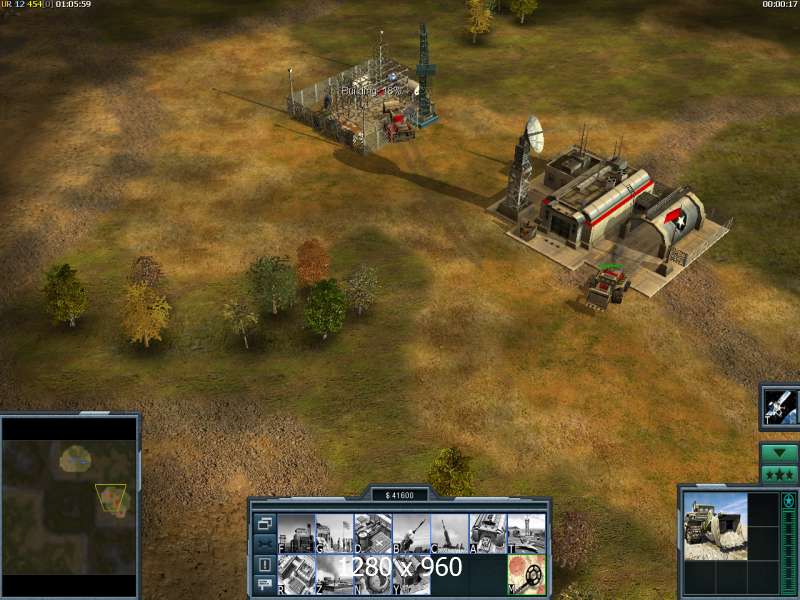Select the build icon labeled F
Screen dimensions: 800x600
296,533
